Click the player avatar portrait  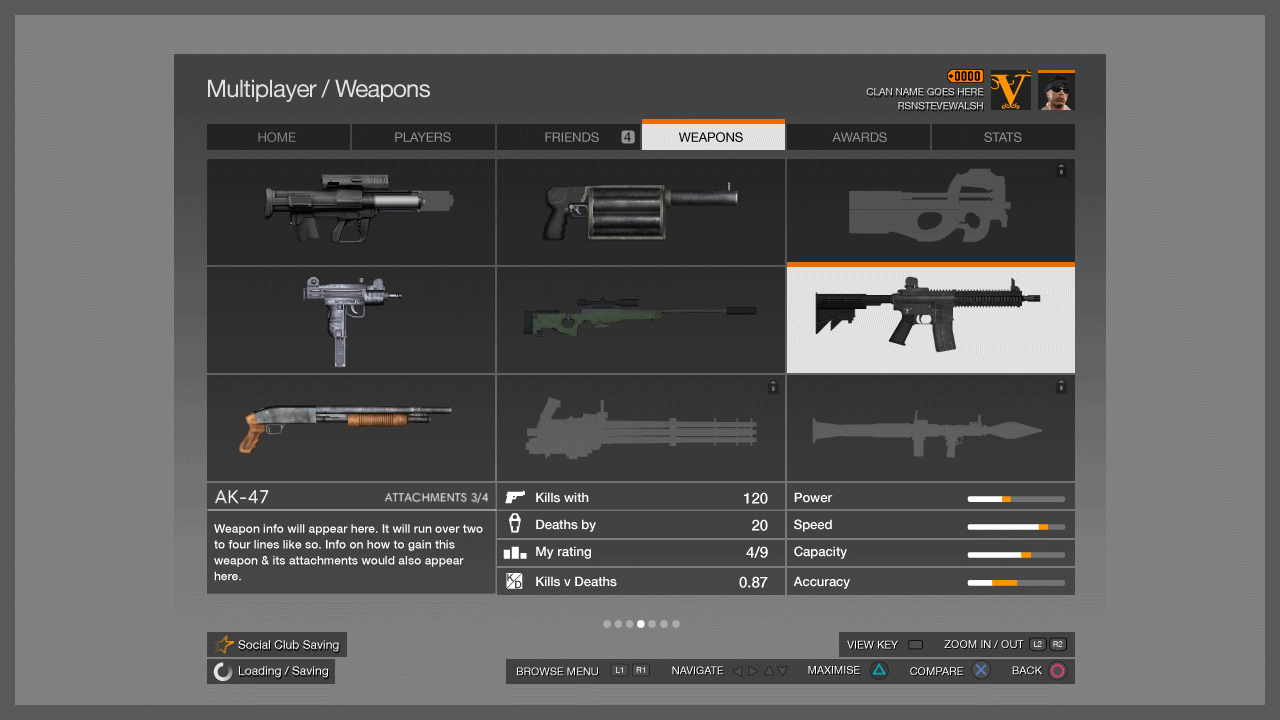pyautogui.click(x=1056, y=91)
